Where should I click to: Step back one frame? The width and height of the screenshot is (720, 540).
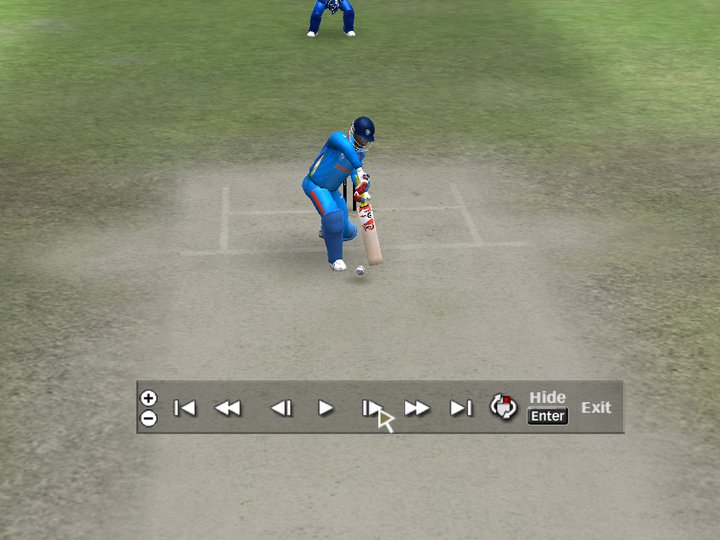click(x=281, y=408)
